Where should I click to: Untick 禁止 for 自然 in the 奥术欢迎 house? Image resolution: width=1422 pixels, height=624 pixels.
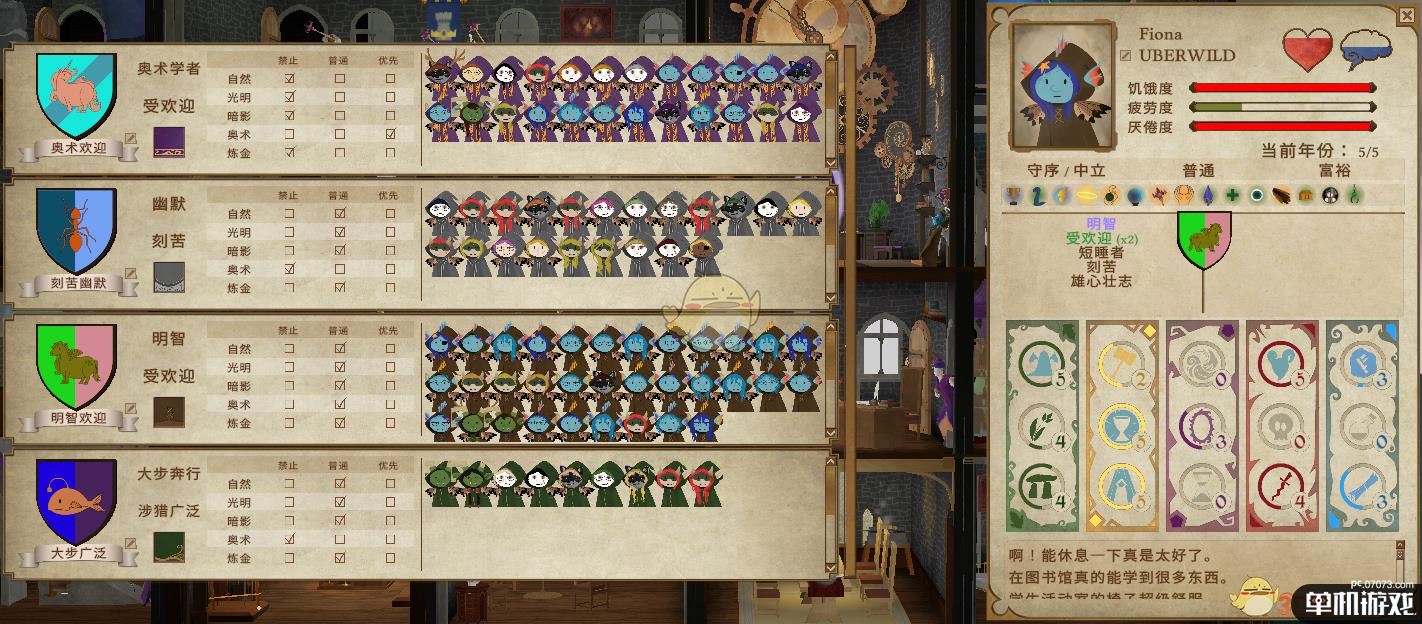click(290, 79)
